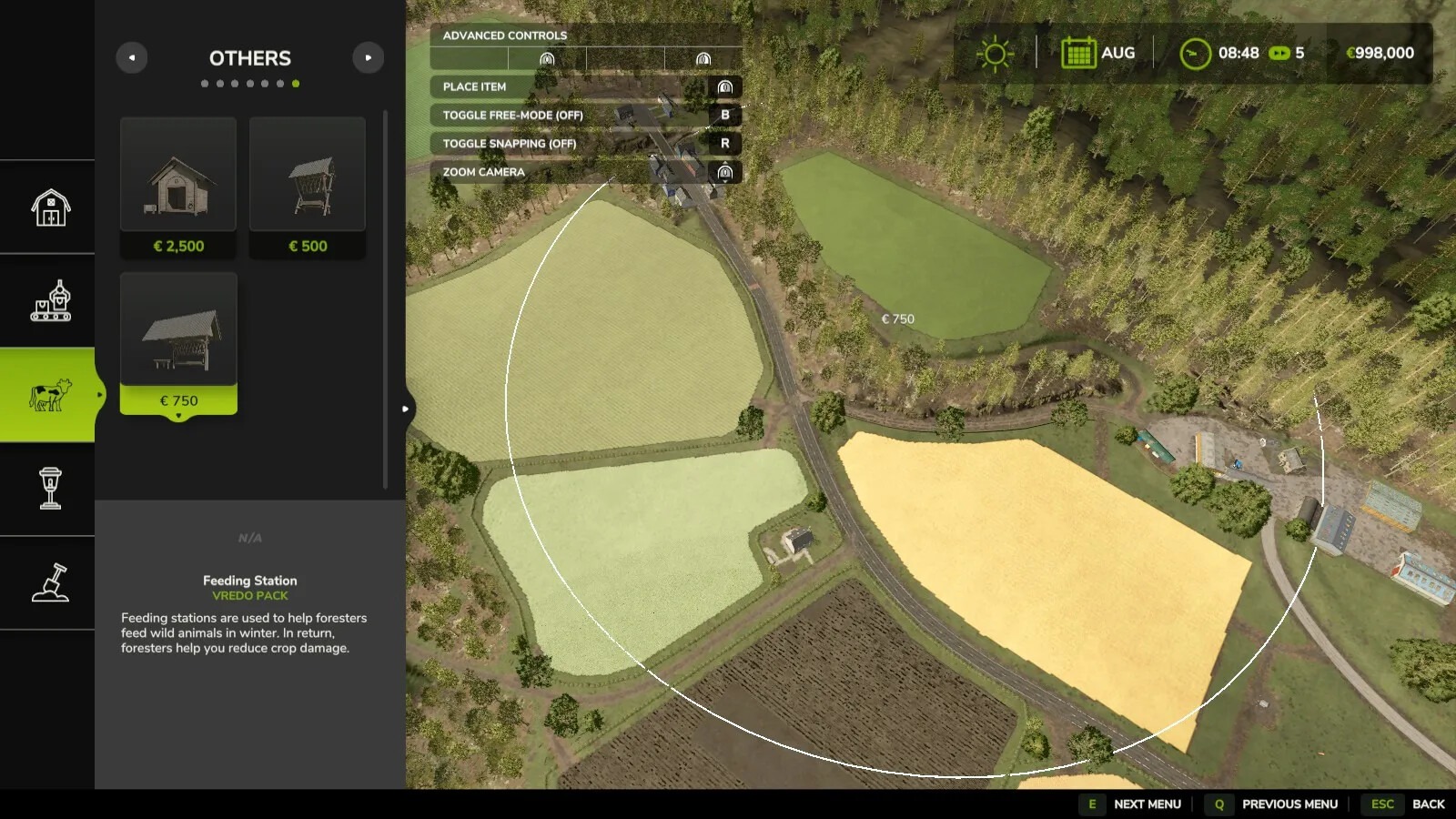Go to previous category with left arrow
This screenshot has width=1456, height=819.
click(x=132, y=57)
